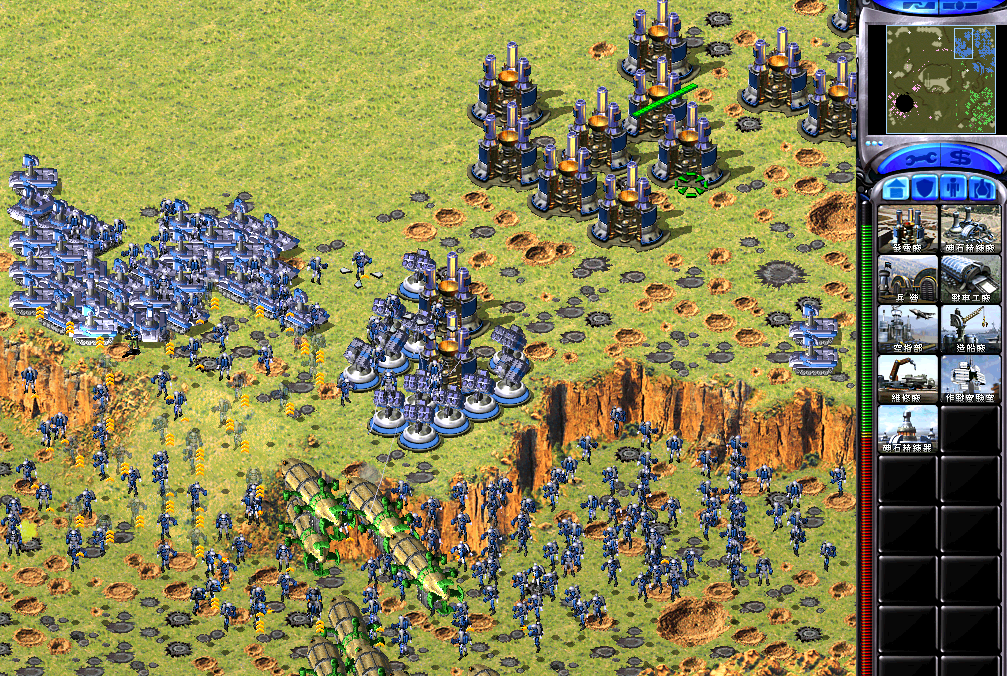
Task: Construct the Service Depot (維修廠)
Action: pyautogui.click(x=908, y=379)
